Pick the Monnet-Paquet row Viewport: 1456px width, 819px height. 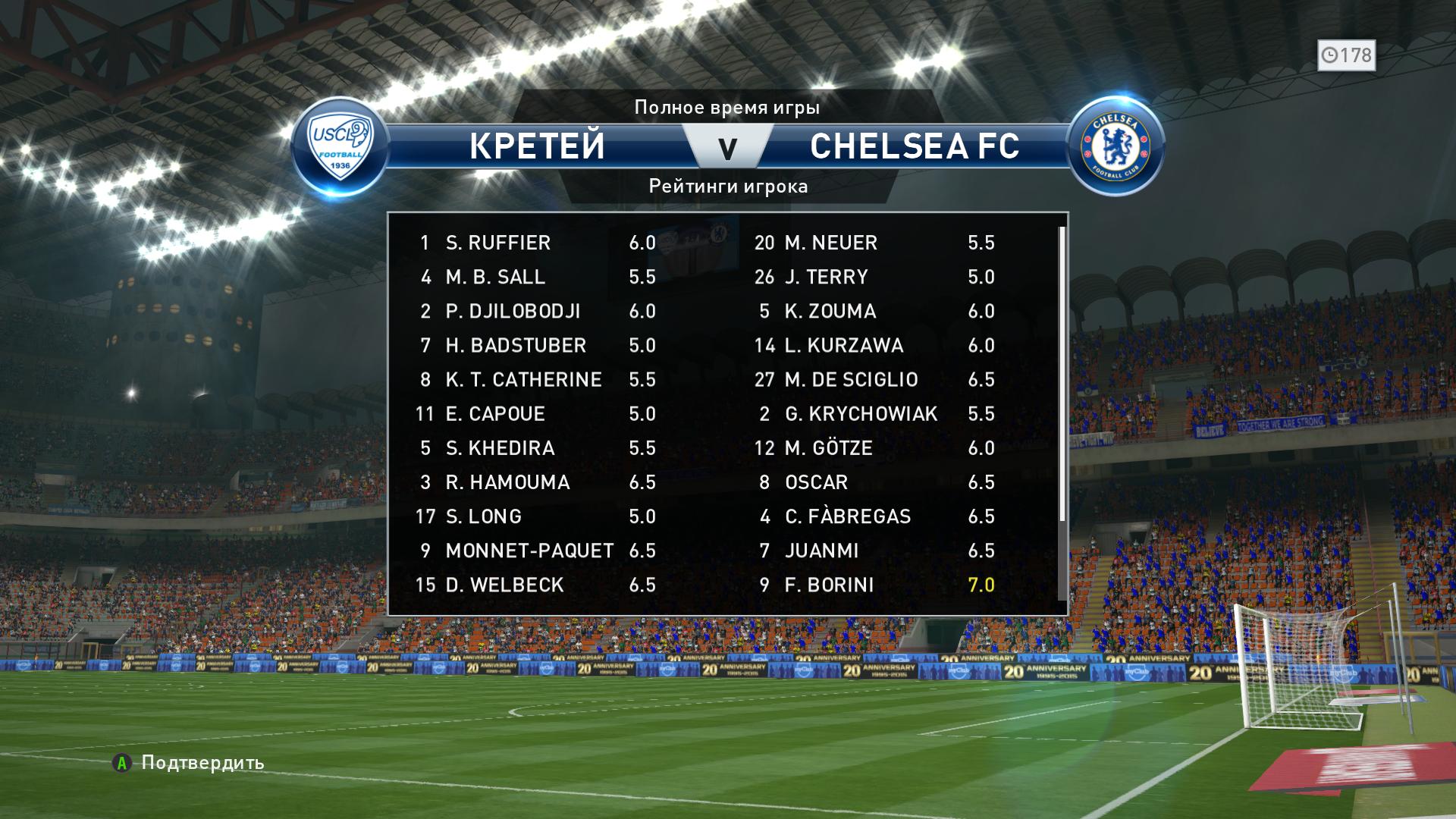529,551
